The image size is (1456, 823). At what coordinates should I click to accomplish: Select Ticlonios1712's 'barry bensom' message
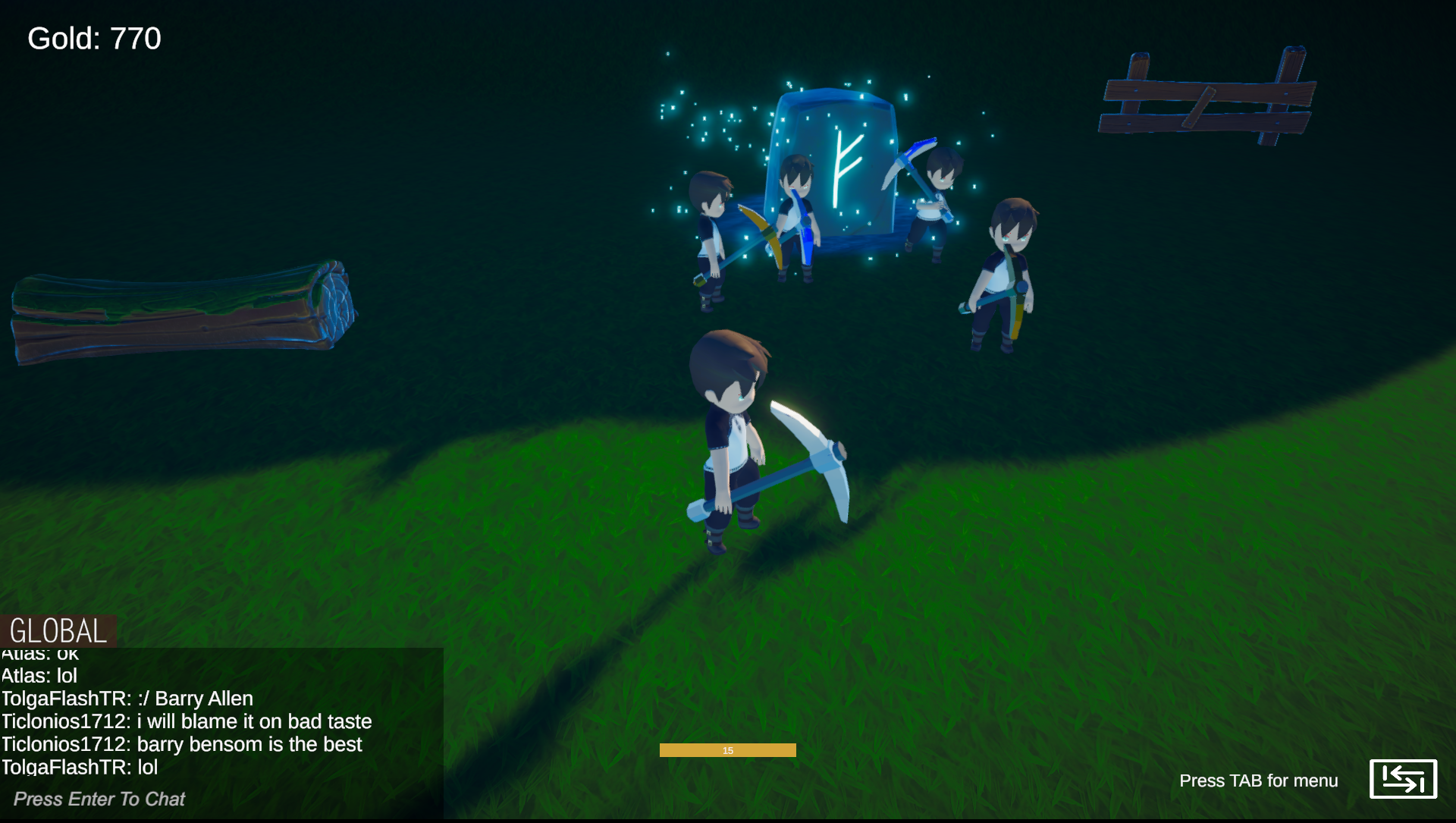coord(180,744)
